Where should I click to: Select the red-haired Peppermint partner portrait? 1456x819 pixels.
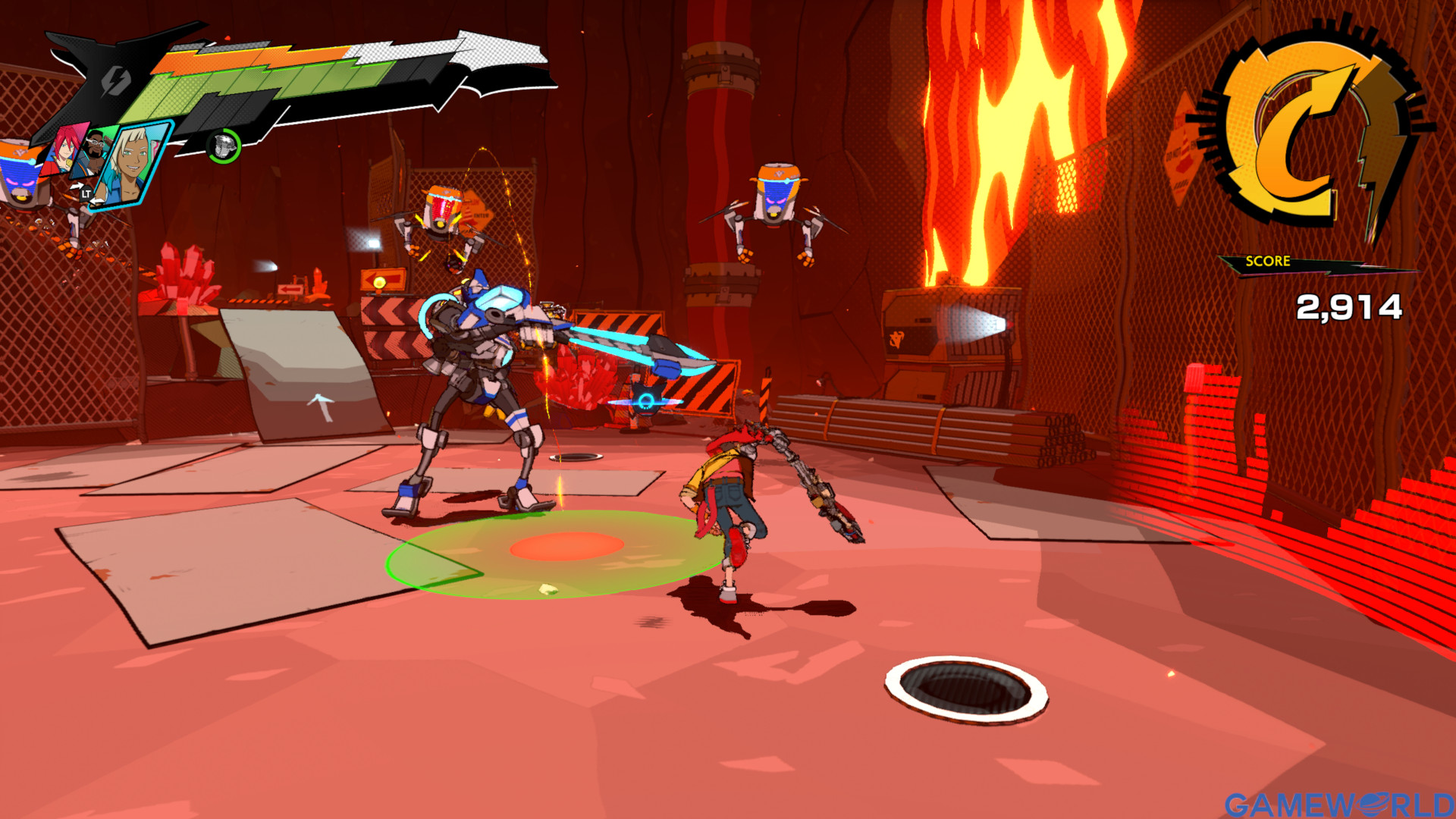click(x=65, y=150)
